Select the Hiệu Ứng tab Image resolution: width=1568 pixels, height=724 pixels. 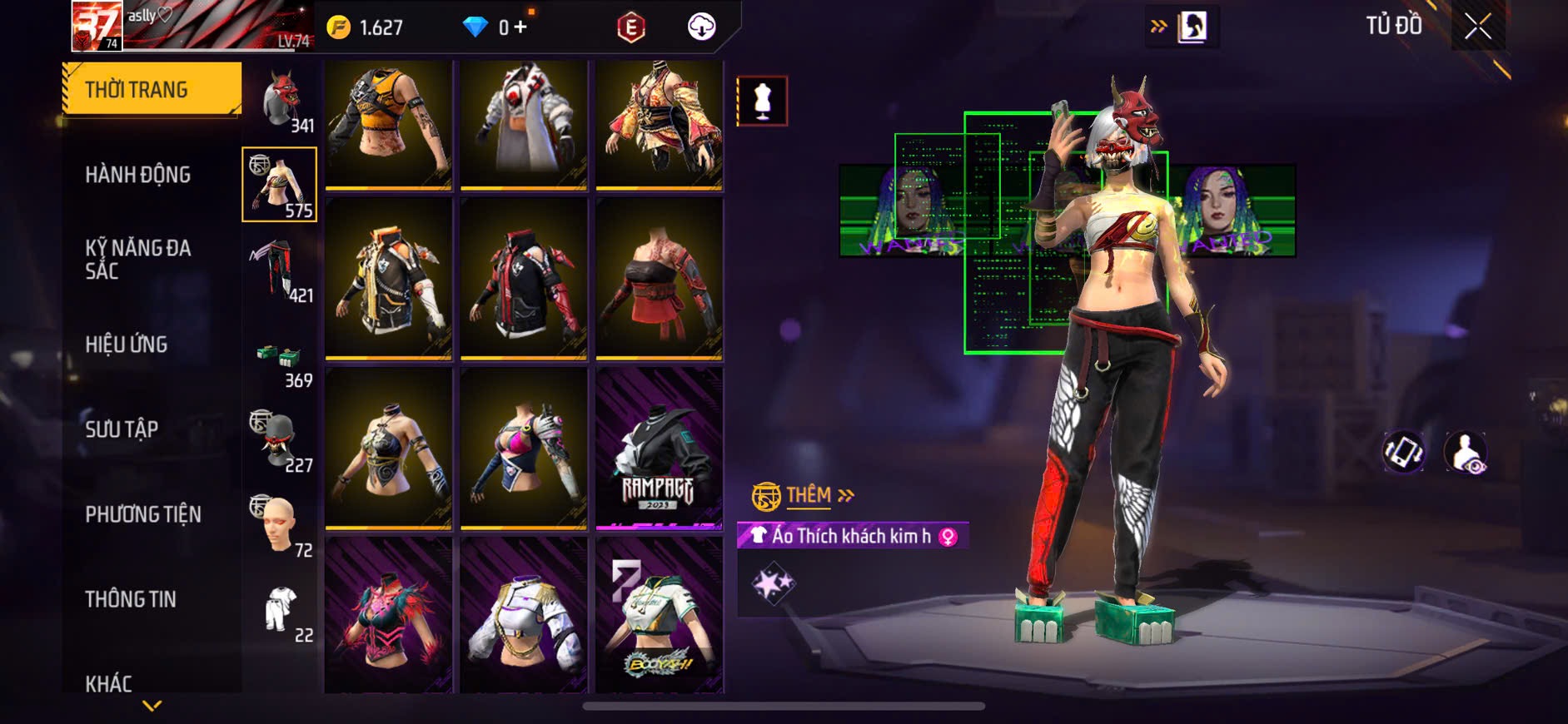127,345
